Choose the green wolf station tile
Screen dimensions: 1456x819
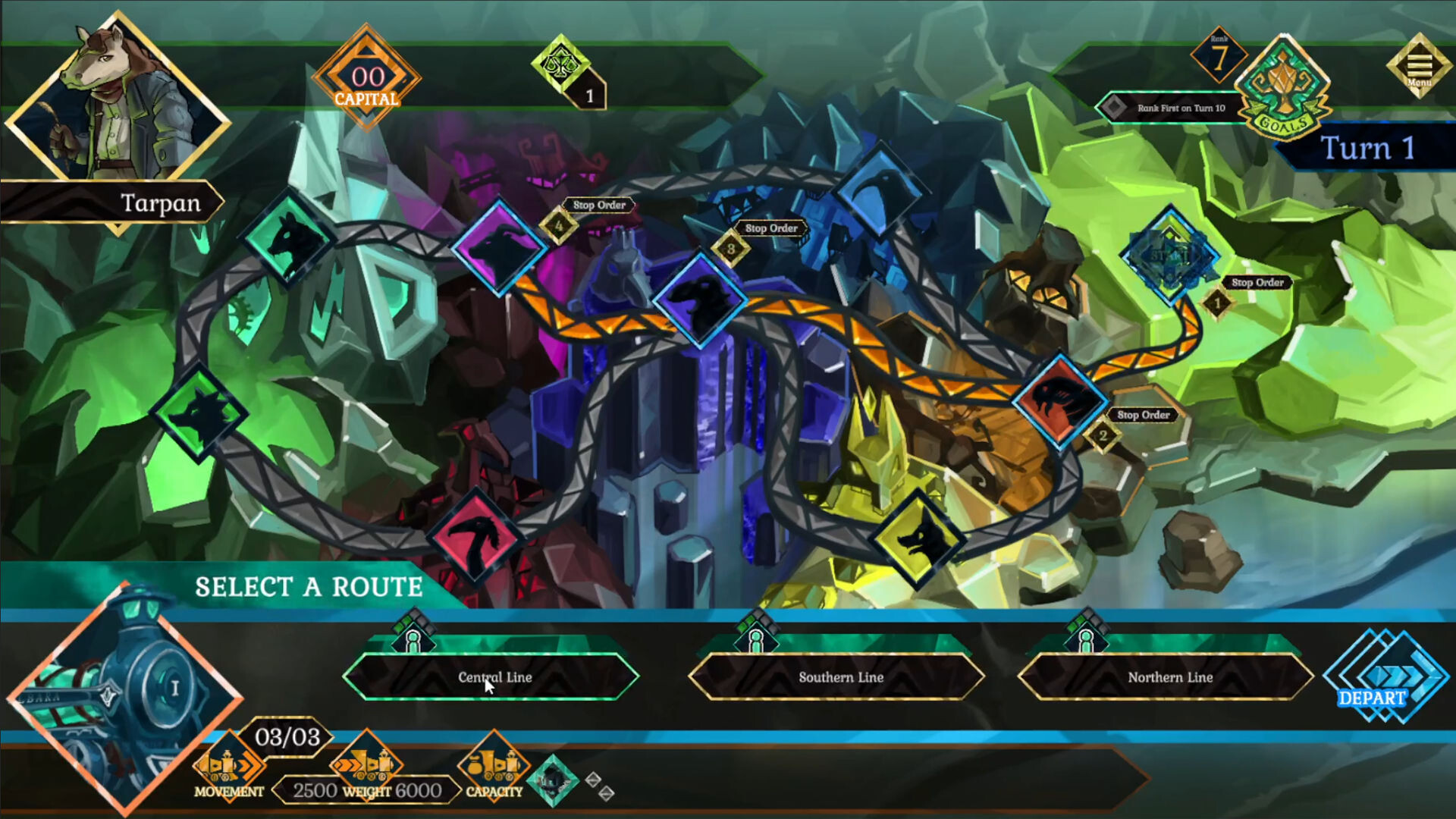coord(199,413)
